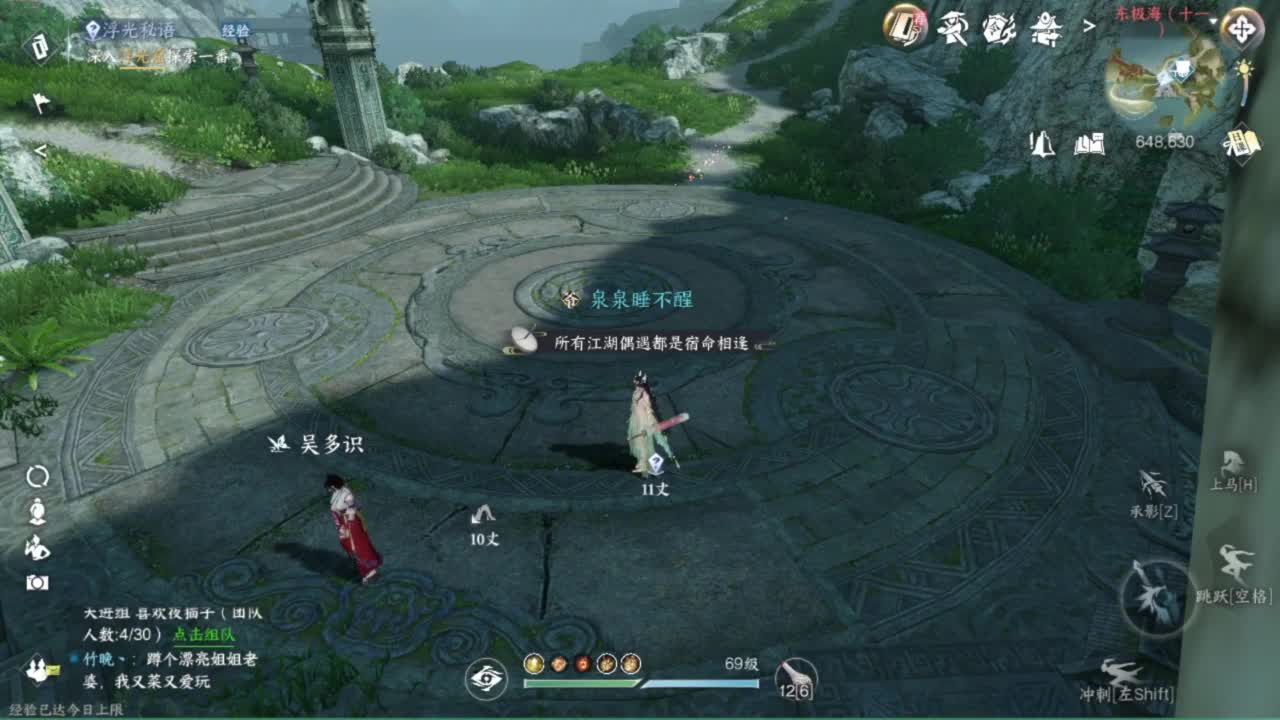The height and width of the screenshot is (720, 1280).
Task: Expand the chevron next to 东极海 map name
Action: (1090, 27)
